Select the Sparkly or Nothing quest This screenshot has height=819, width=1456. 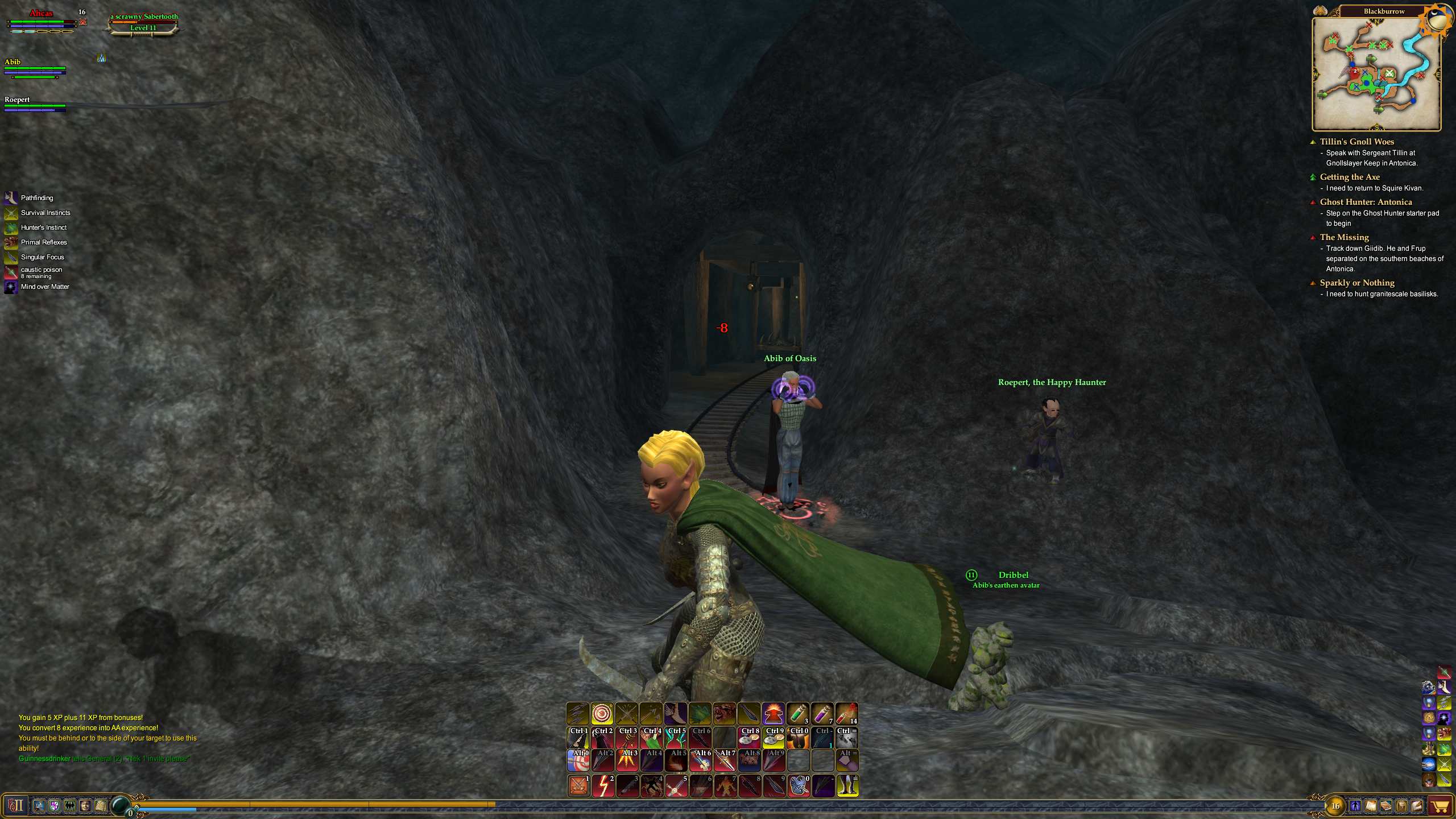[x=1356, y=283]
